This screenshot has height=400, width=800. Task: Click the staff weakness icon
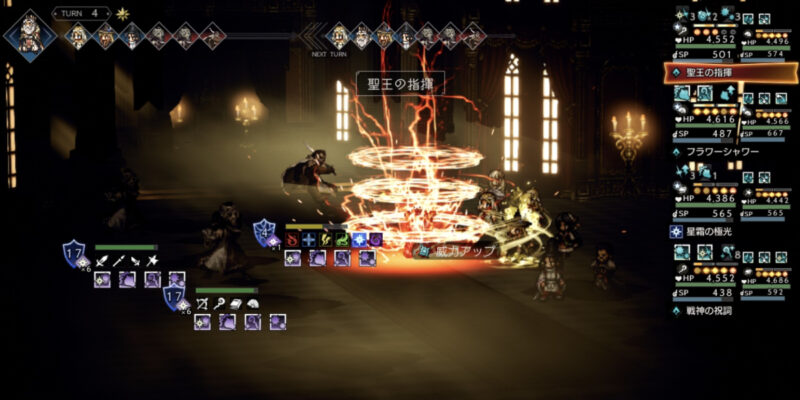tap(217, 303)
